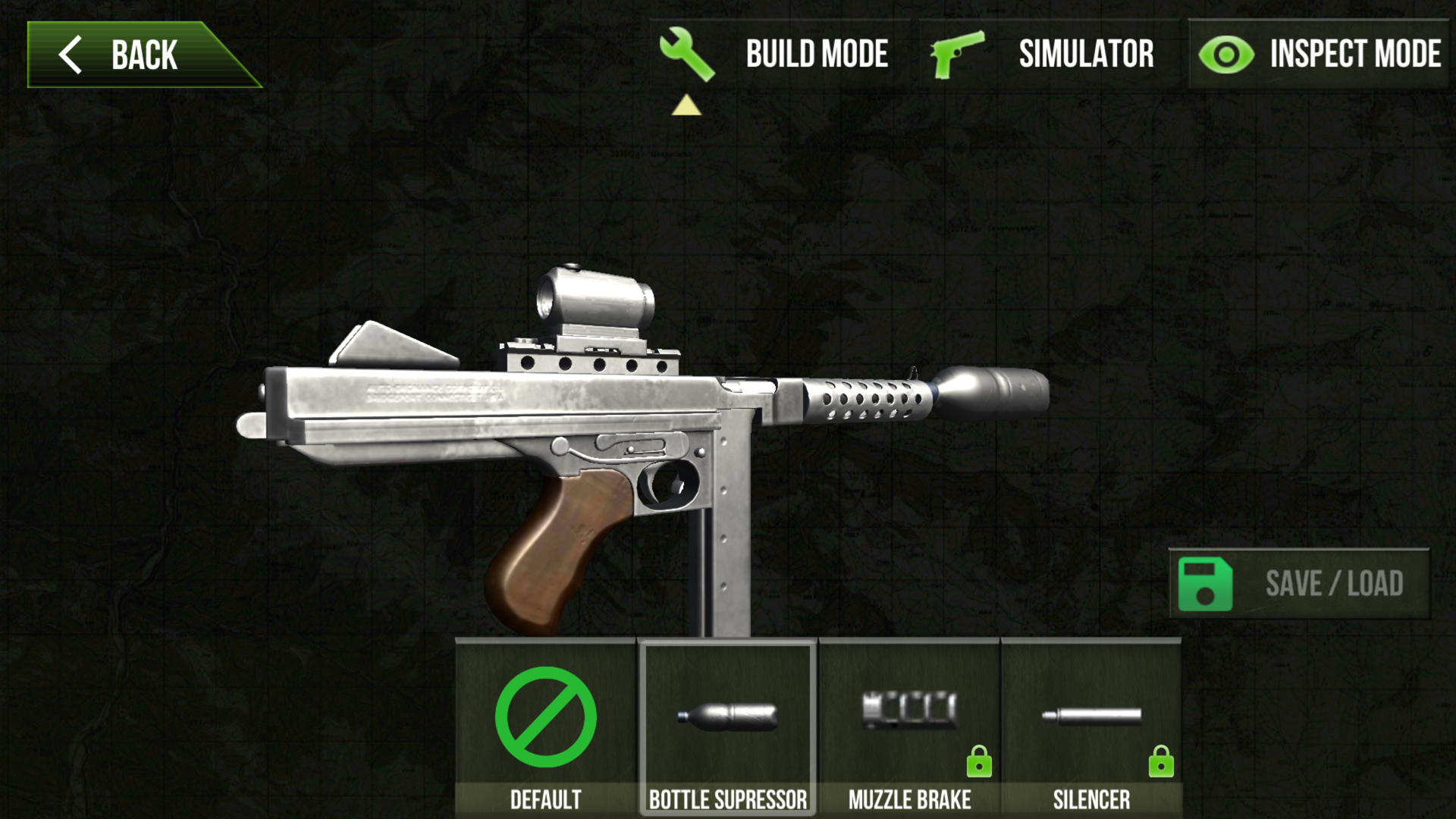
Task: Click the triangle indicator under Build Mode
Action: point(686,106)
